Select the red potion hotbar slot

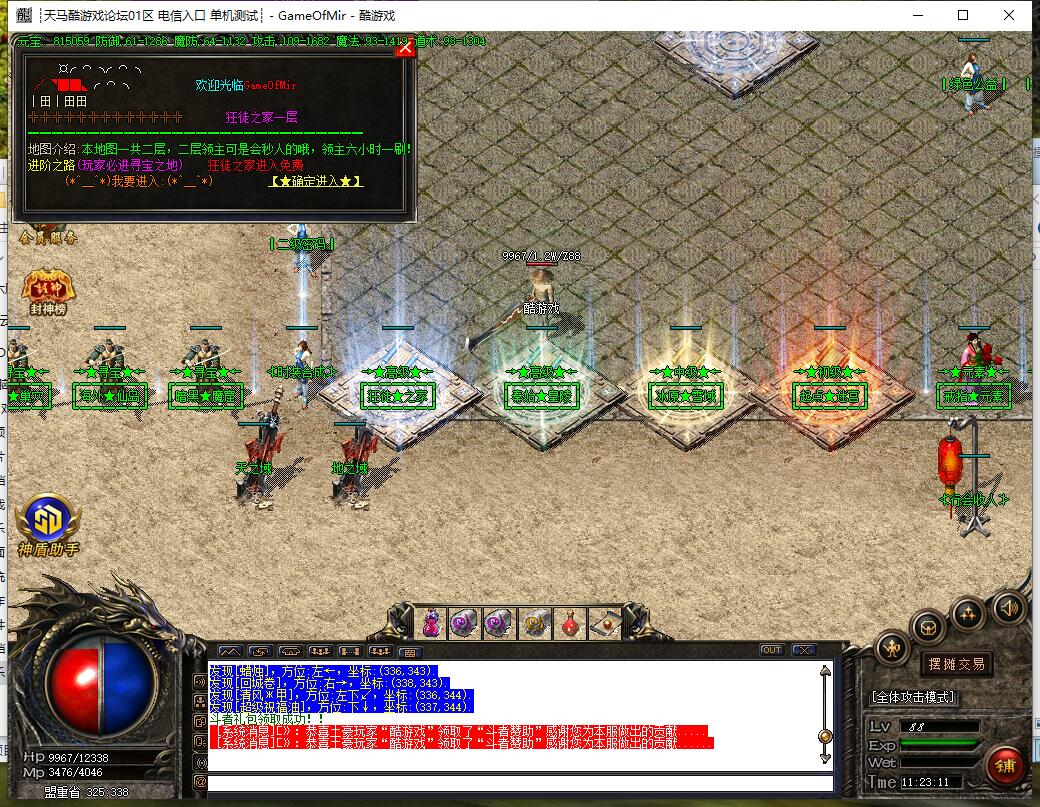570,624
